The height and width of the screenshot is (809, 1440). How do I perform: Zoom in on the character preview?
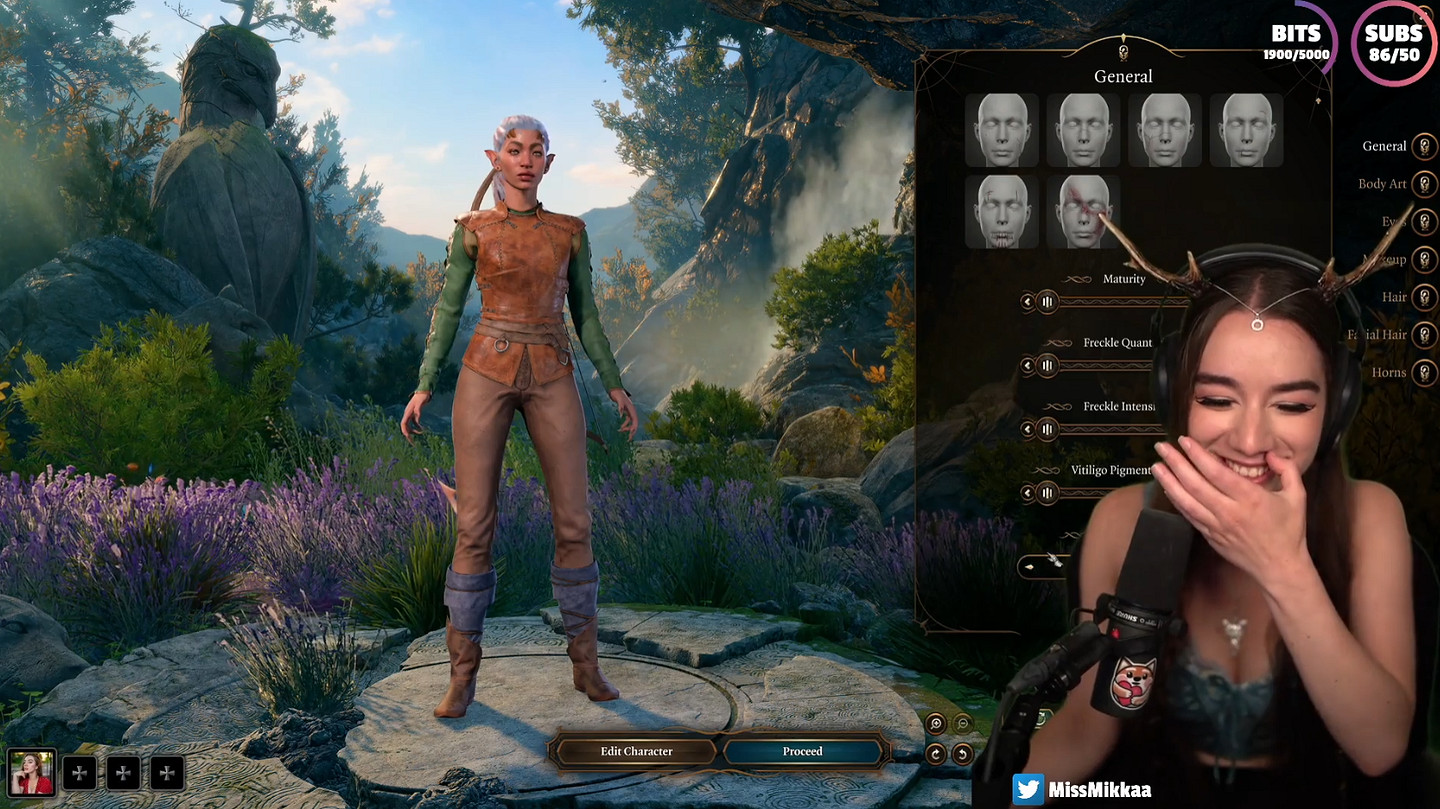pyautogui.click(x=936, y=723)
